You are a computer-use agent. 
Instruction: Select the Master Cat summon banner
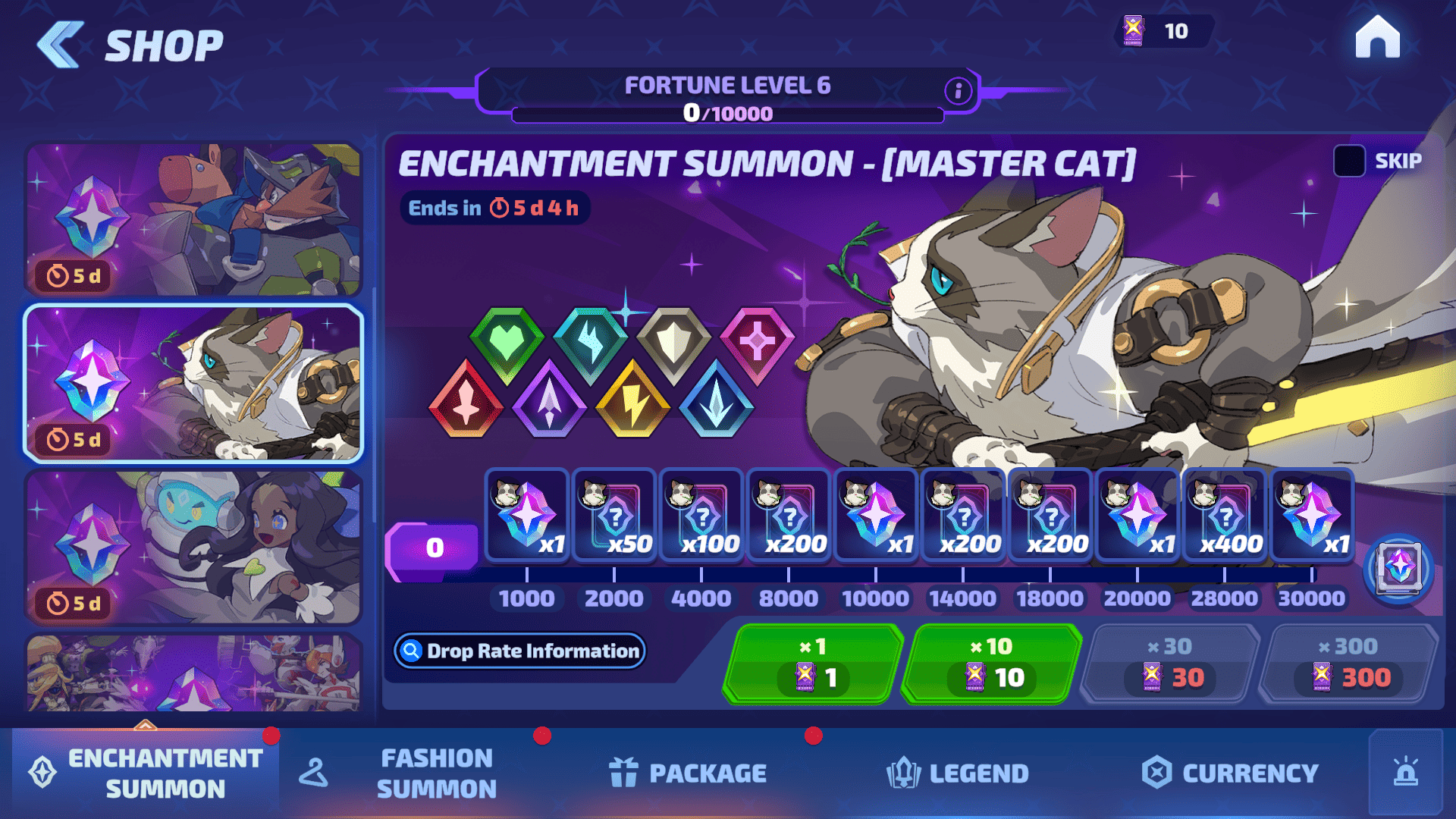click(x=193, y=383)
